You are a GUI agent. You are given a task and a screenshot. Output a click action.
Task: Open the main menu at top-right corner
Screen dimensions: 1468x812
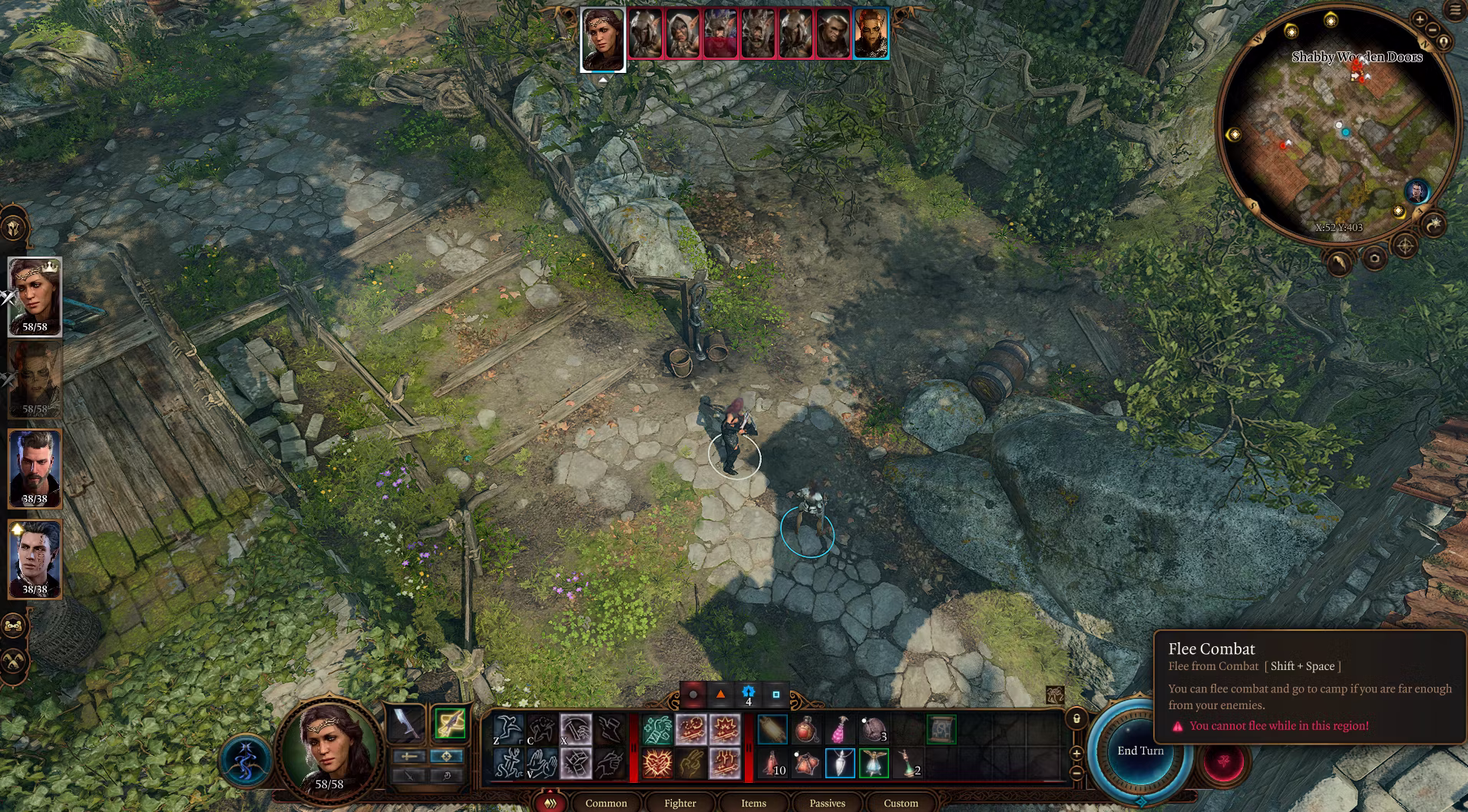pyautogui.click(x=1455, y=11)
